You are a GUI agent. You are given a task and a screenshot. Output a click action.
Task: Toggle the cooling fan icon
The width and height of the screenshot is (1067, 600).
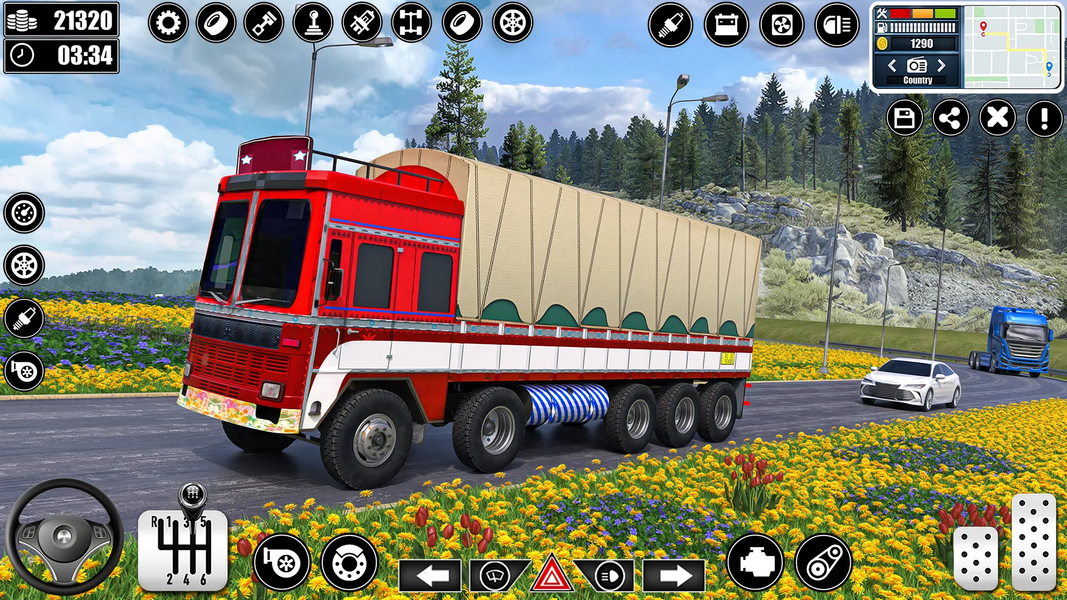click(782, 24)
